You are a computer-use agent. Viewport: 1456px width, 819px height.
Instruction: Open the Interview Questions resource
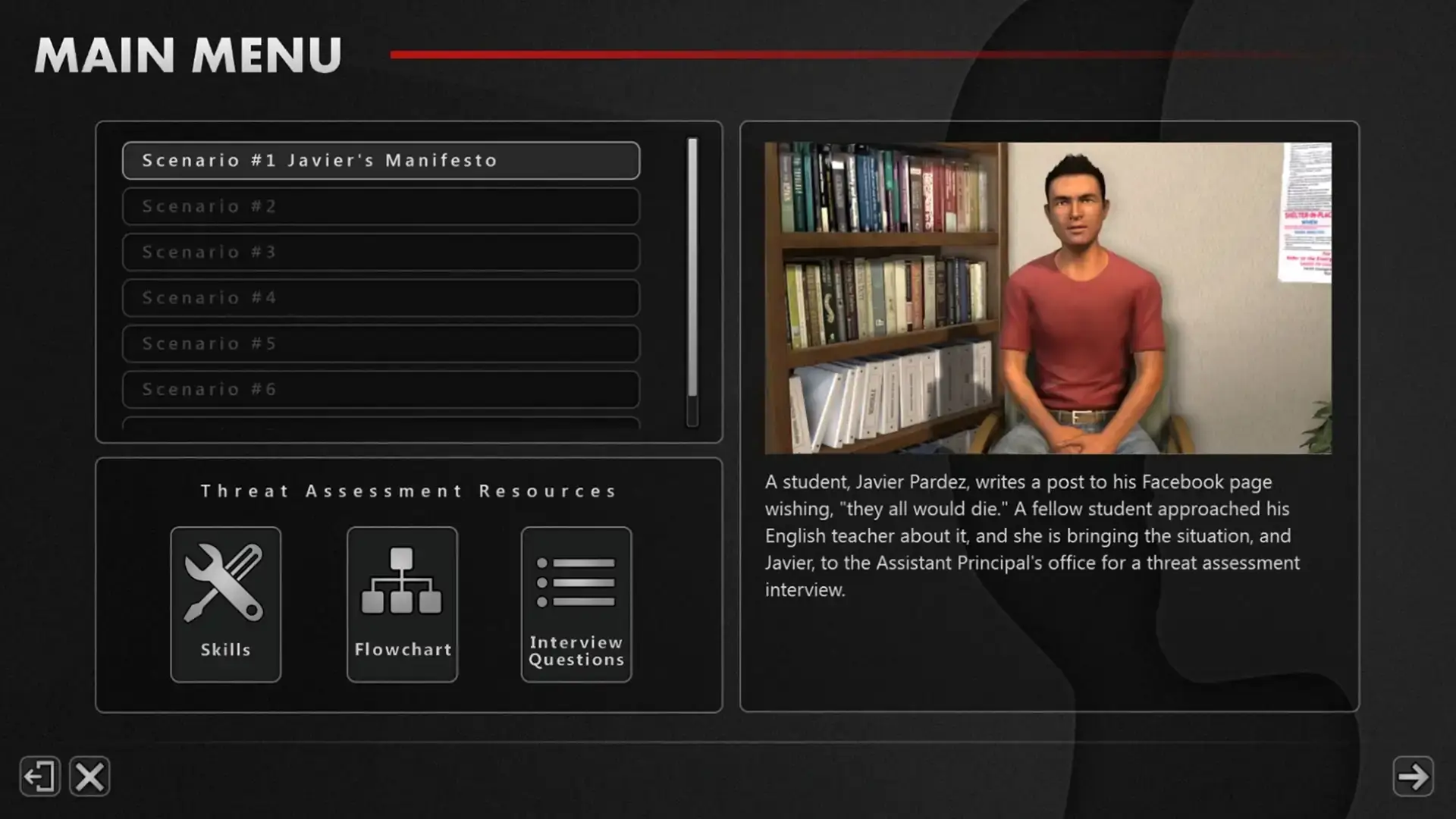pos(576,604)
